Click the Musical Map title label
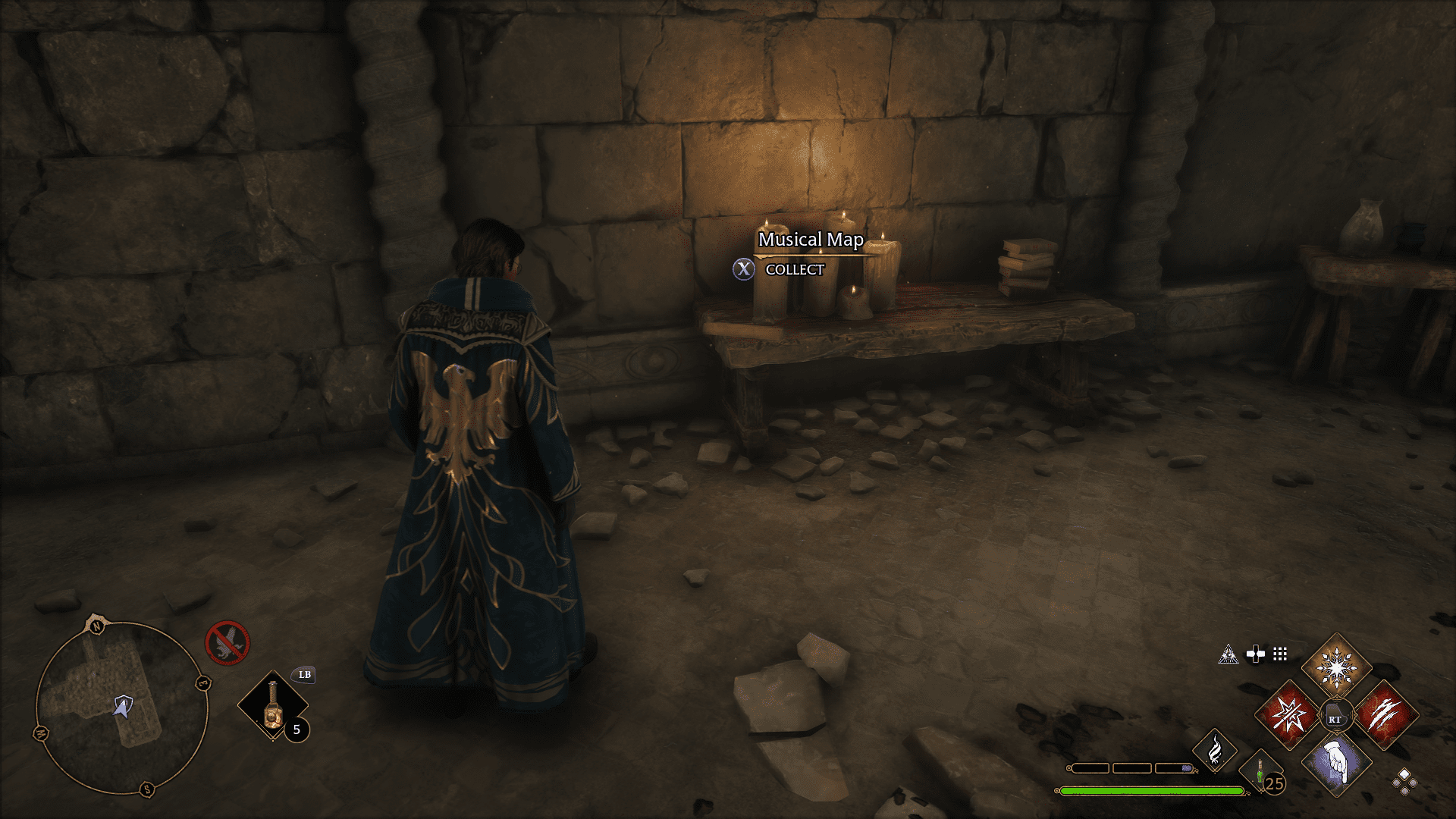 point(809,239)
